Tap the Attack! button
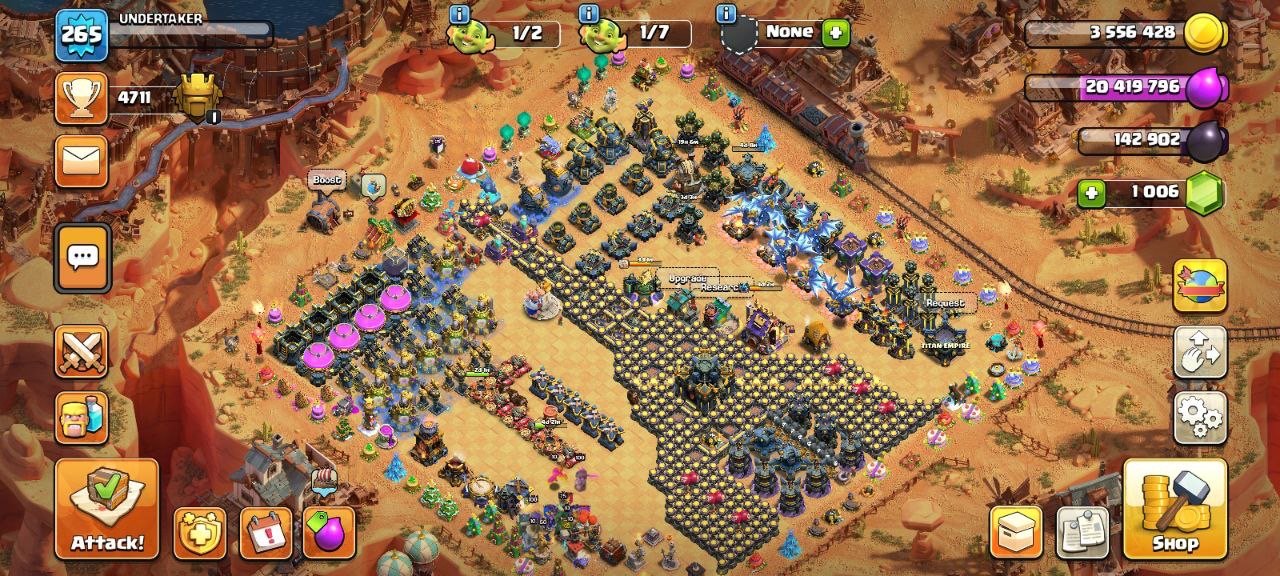1280x576 pixels. click(x=106, y=508)
